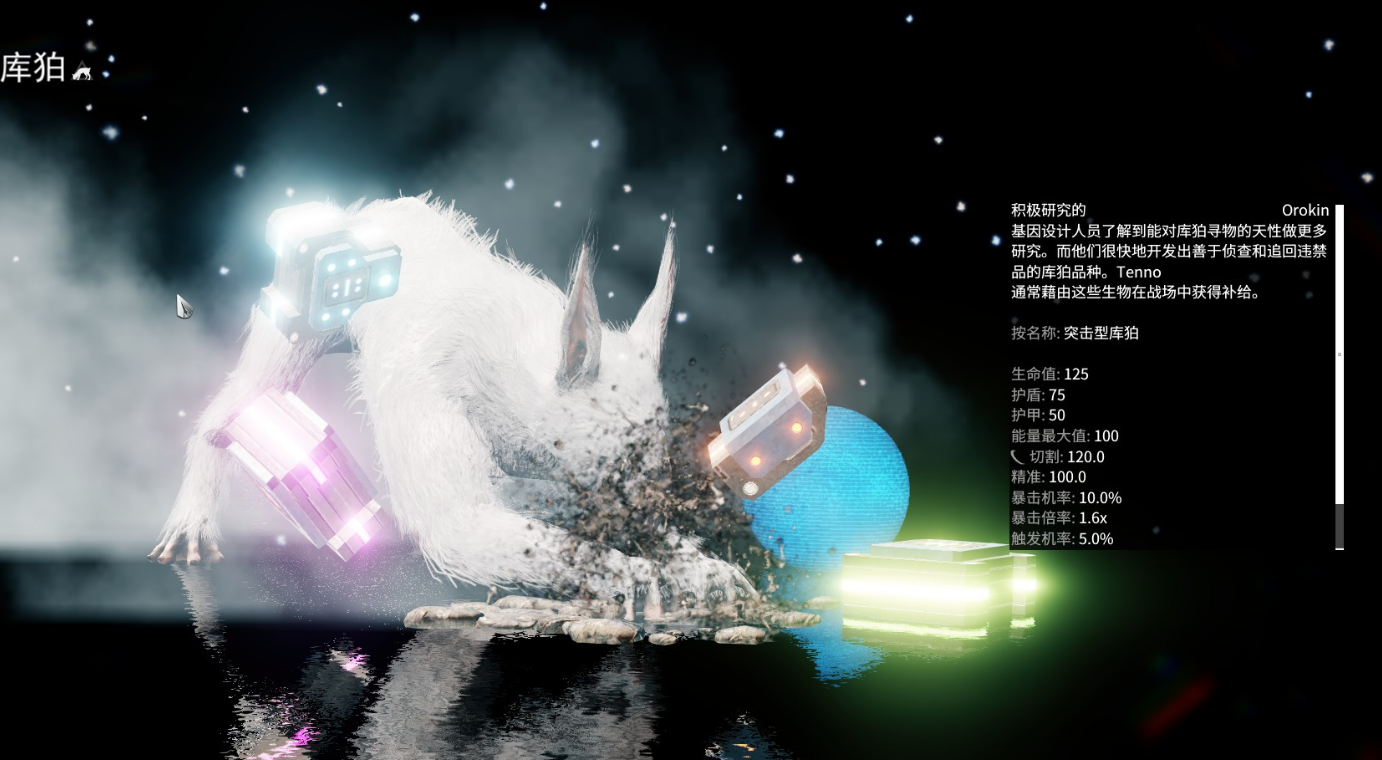Select the 护甲 50 stat label
Image resolution: width=1382 pixels, height=760 pixels.
(1036, 415)
